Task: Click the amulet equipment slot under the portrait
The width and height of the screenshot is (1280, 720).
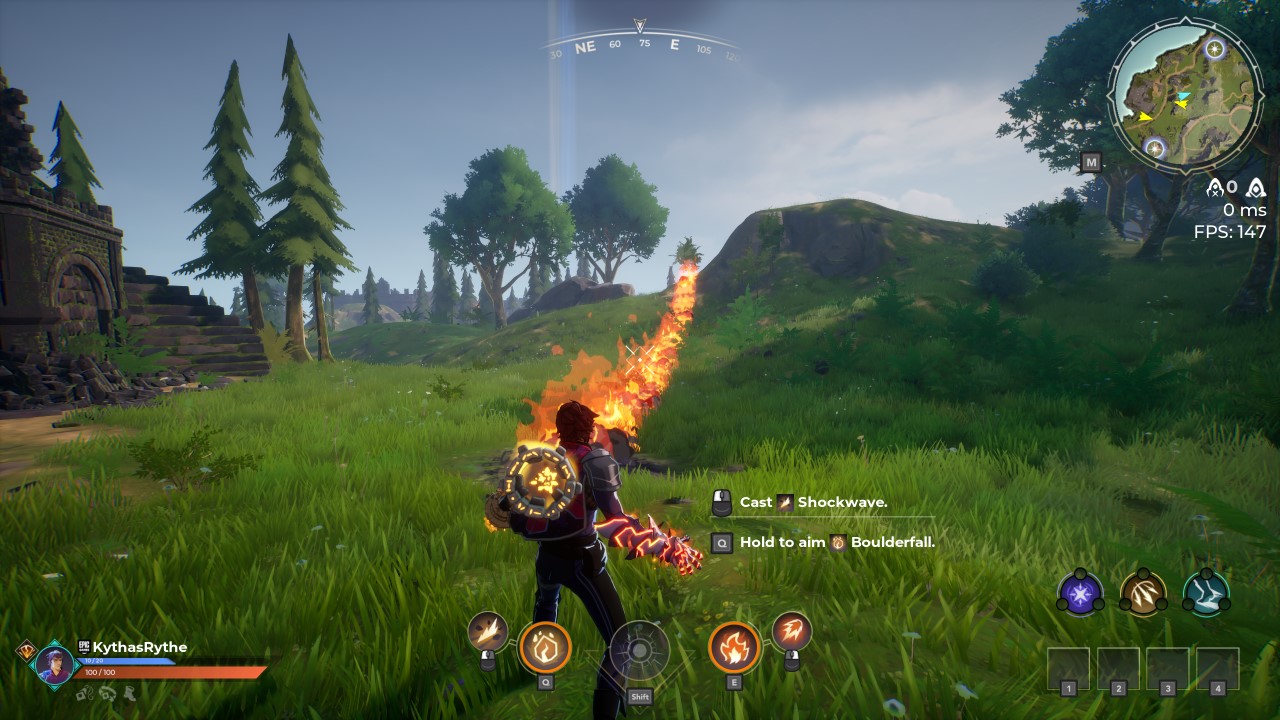Action: coord(84,695)
